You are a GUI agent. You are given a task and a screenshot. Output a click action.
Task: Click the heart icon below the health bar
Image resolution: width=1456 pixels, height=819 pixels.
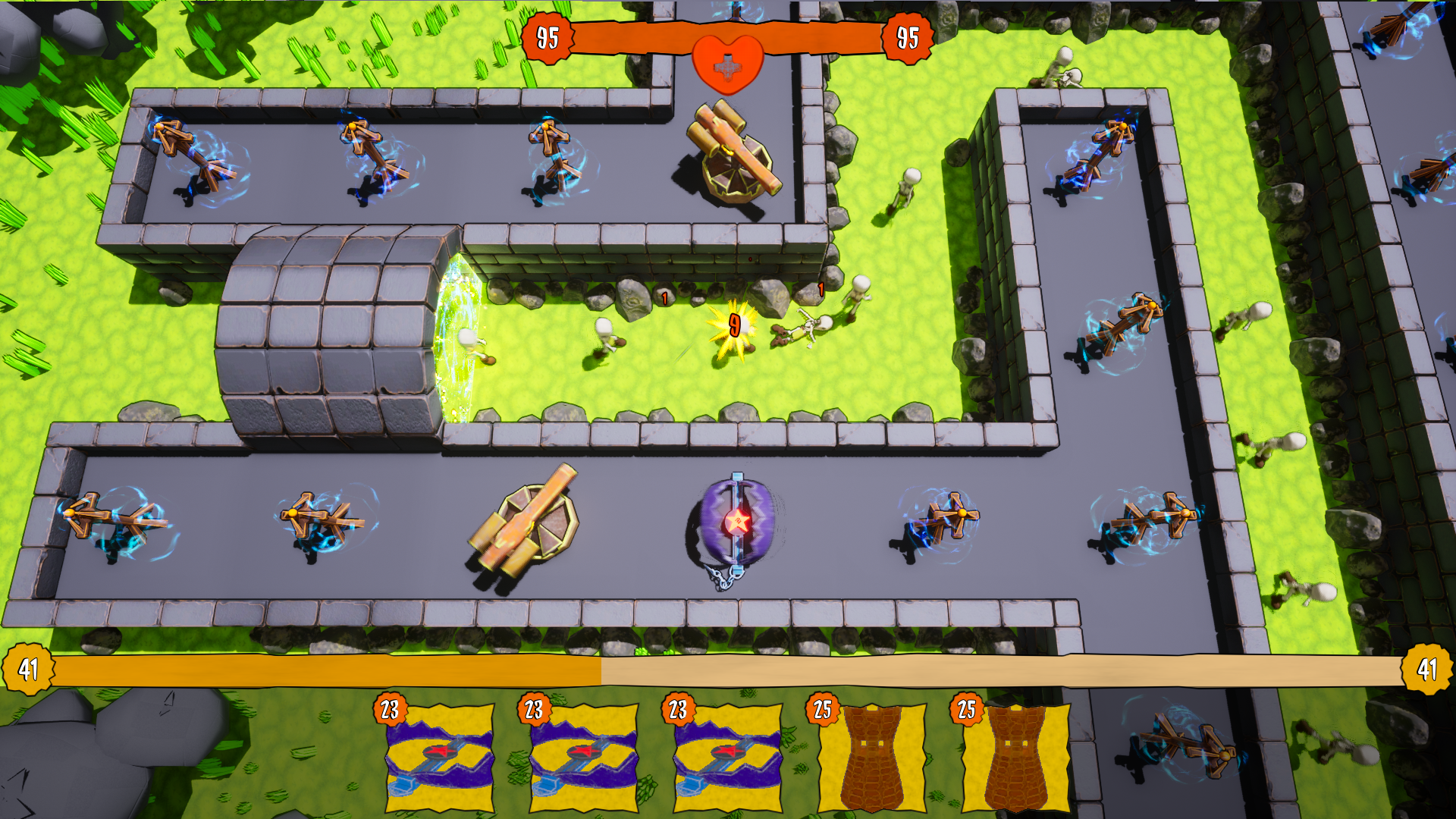pyautogui.click(x=726, y=62)
